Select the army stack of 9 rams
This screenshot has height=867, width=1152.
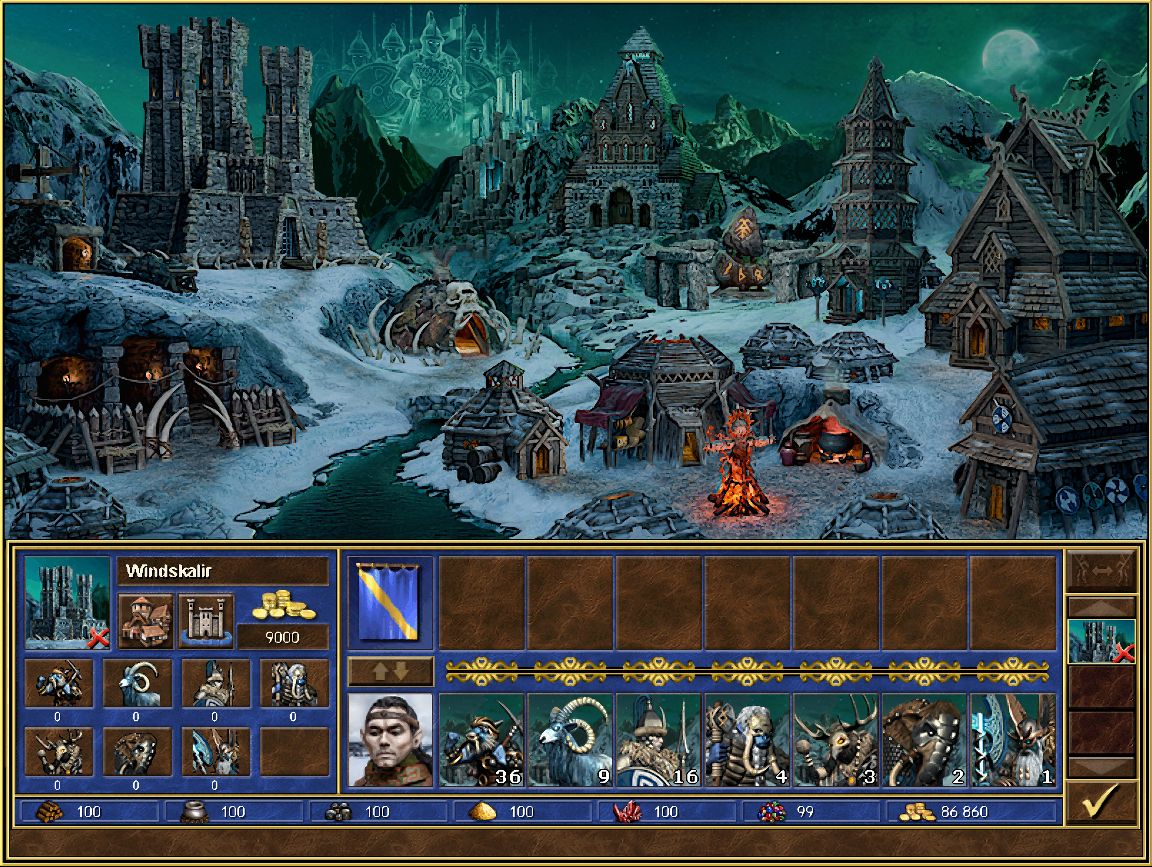(571, 740)
